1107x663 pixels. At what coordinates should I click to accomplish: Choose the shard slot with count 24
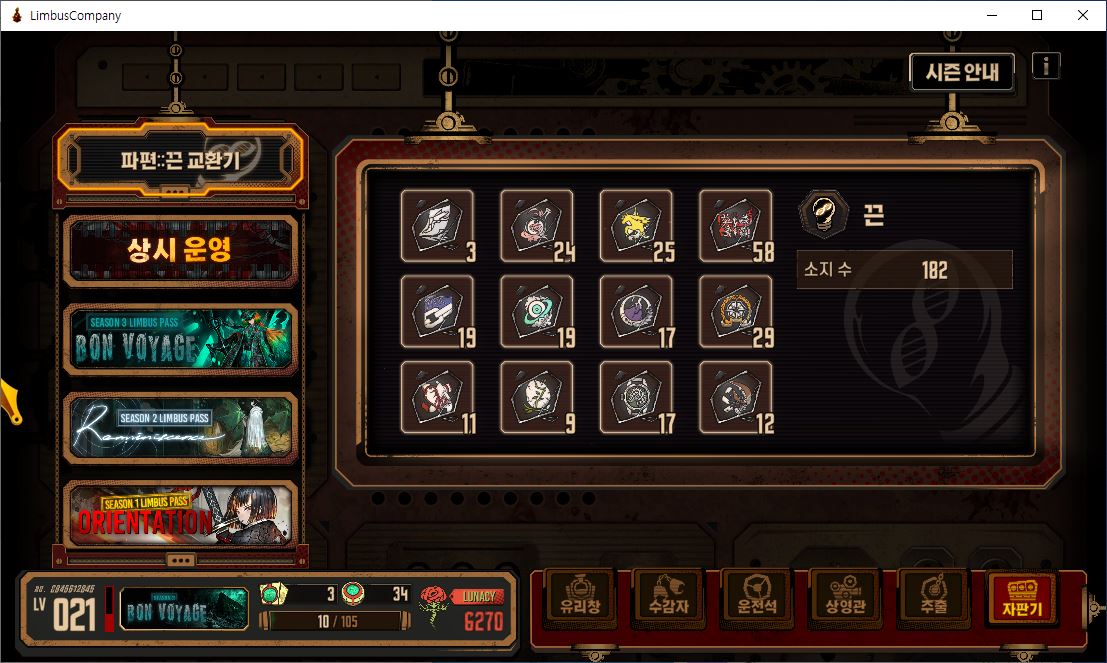[537, 226]
